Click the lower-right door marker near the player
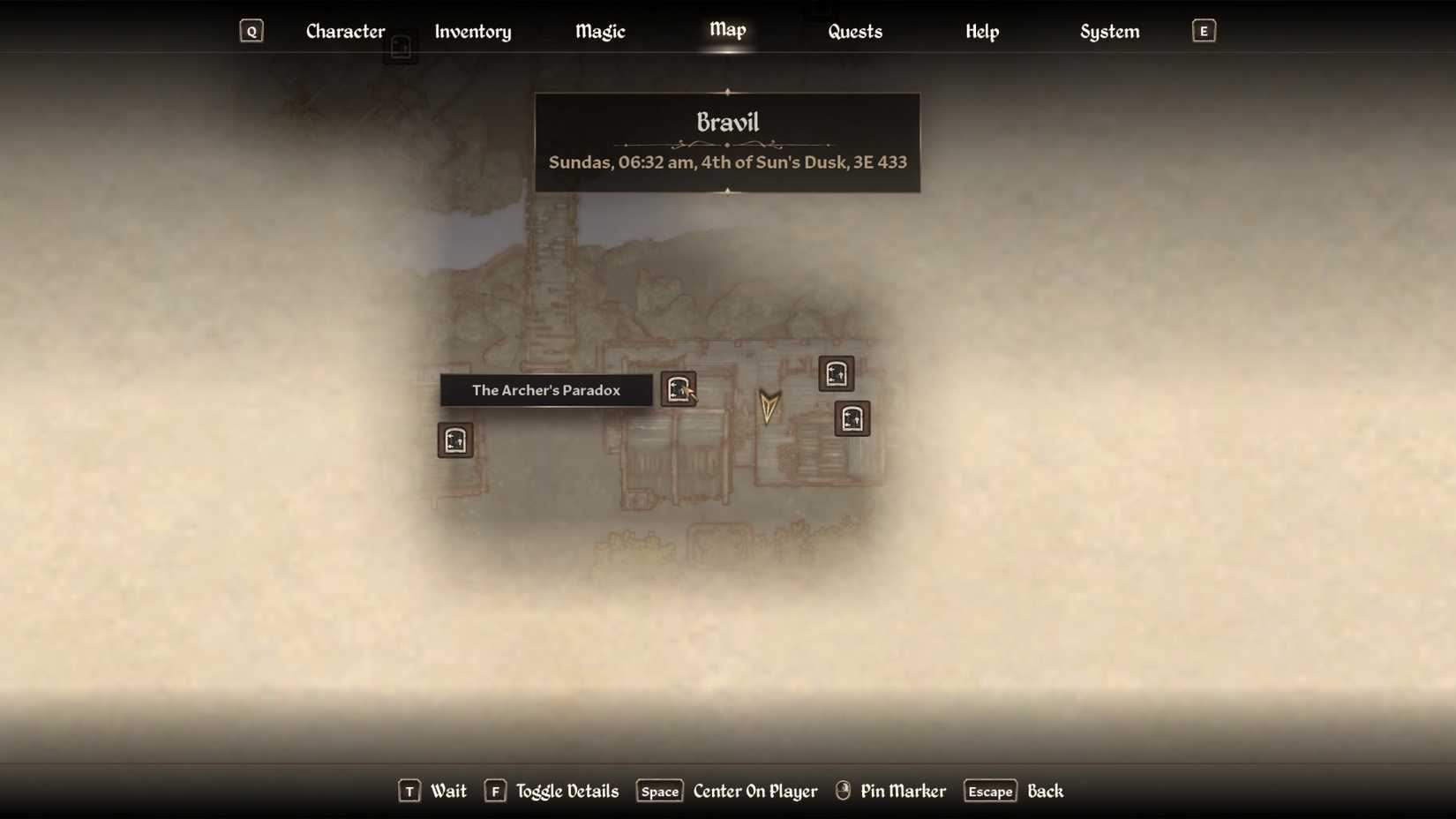The image size is (1456, 819). [852, 418]
